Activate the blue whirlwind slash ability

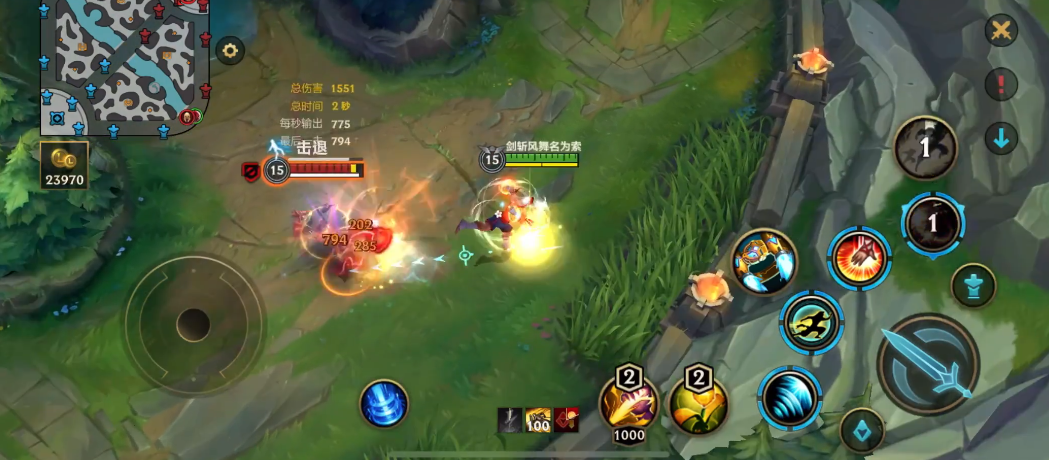pyautogui.click(x=789, y=397)
